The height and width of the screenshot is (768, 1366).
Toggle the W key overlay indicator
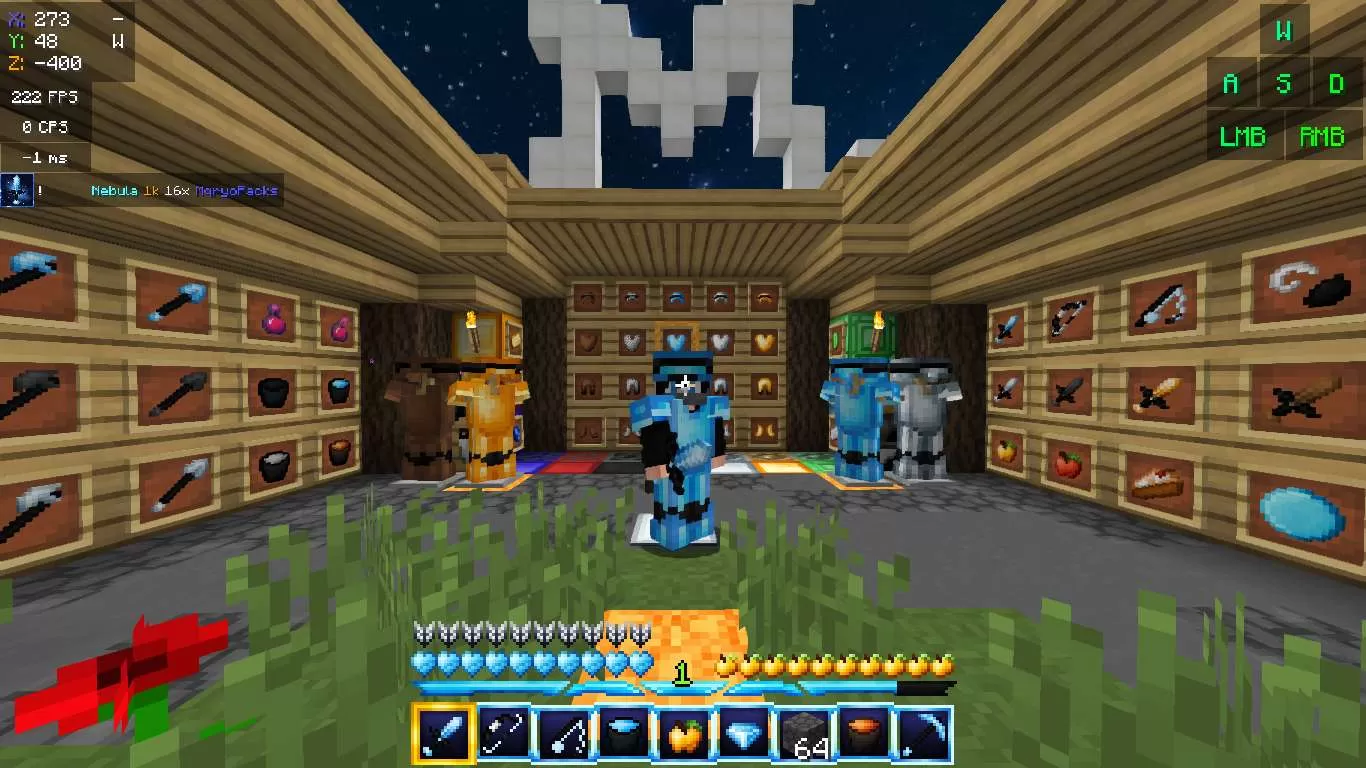(x=1283, y=31)
